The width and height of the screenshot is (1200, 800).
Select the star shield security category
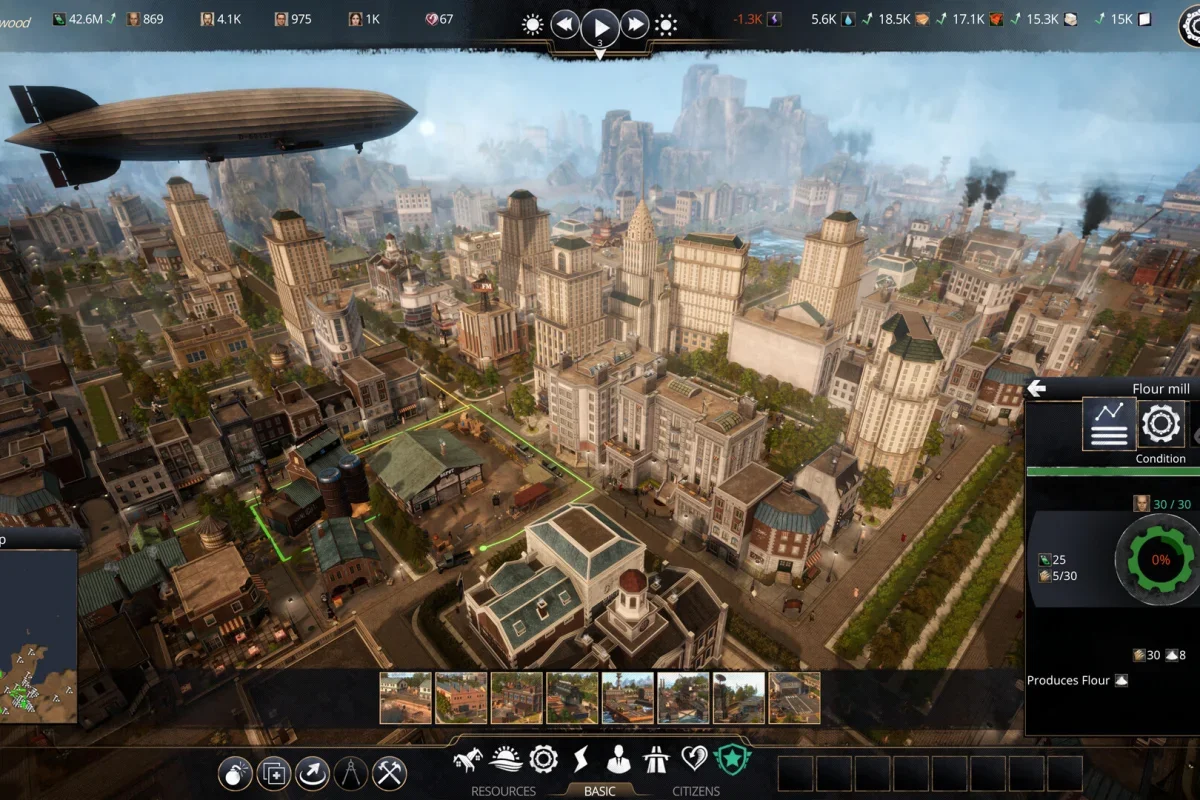tap(732, 760)
